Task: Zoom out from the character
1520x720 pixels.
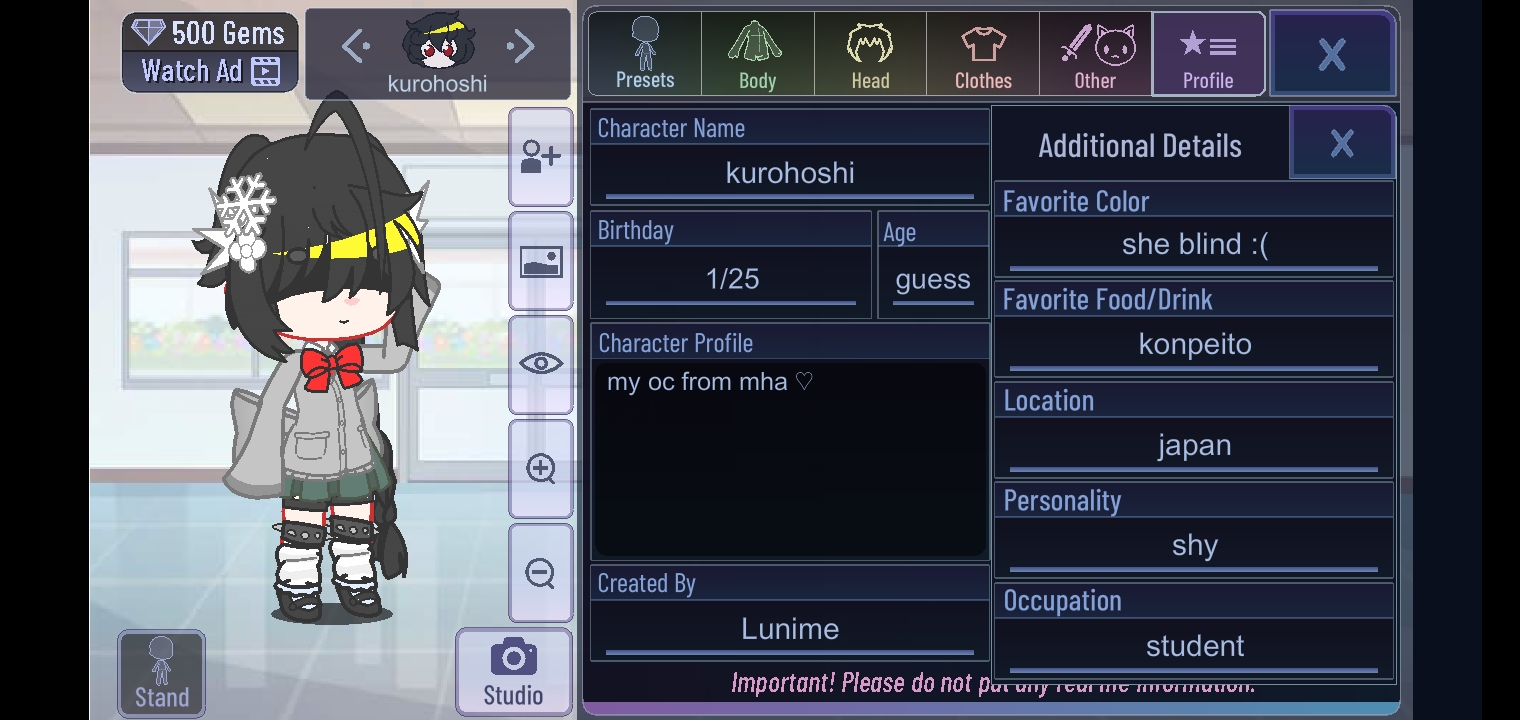Action: point(541,573)
